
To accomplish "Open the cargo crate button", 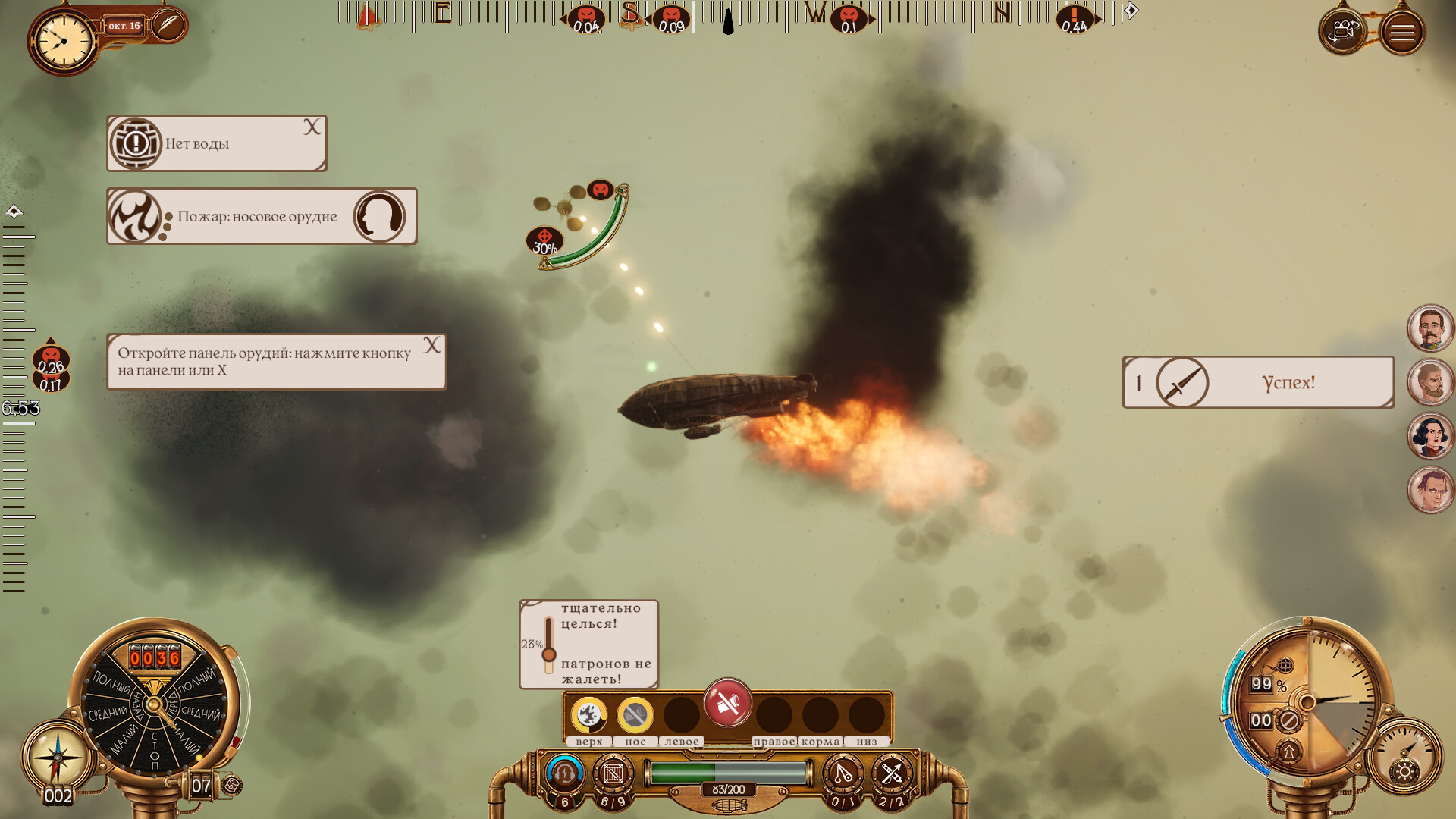I will pos(613,774).
